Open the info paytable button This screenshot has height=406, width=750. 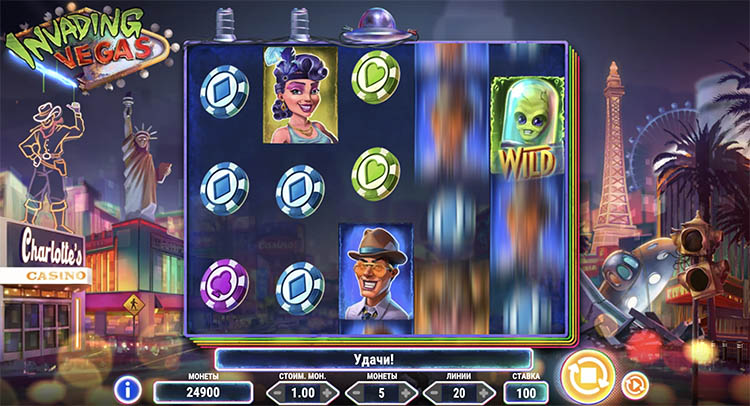click(x=127, y=389)
